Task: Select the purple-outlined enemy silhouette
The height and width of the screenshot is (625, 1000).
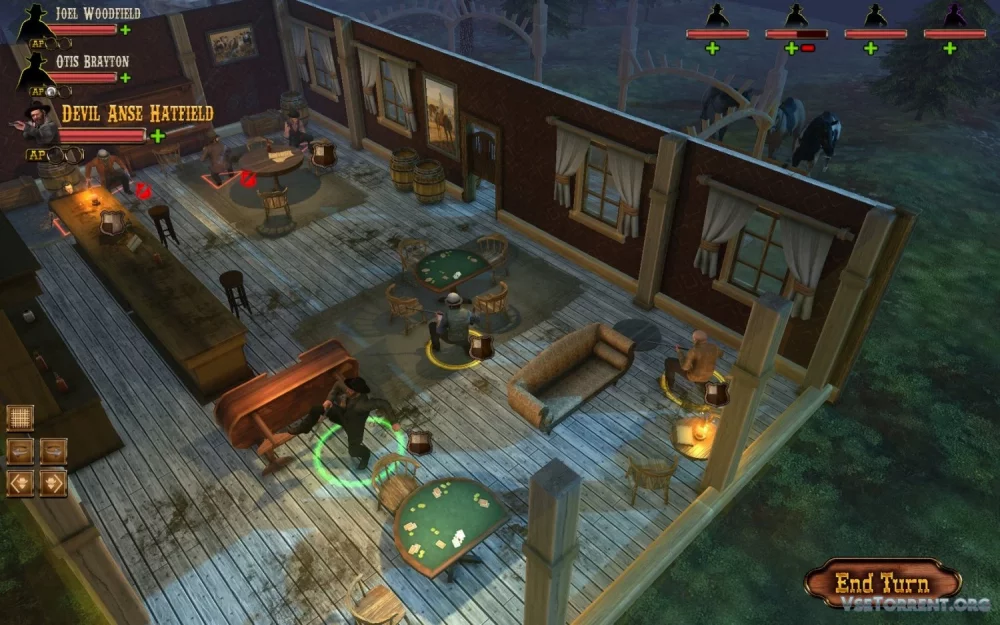Action: [x=954, y=17]
